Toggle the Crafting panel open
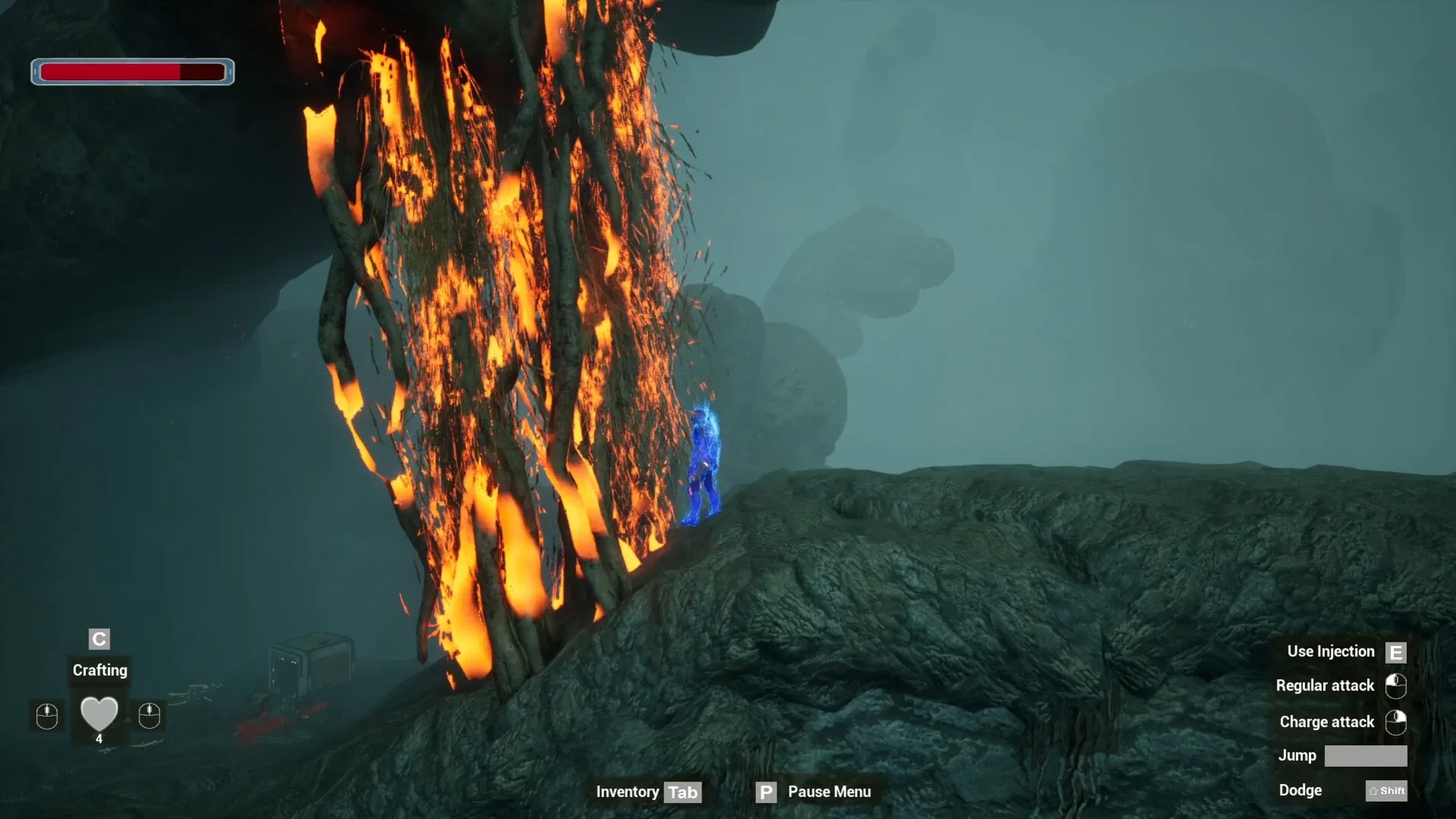 click(99, 670)
